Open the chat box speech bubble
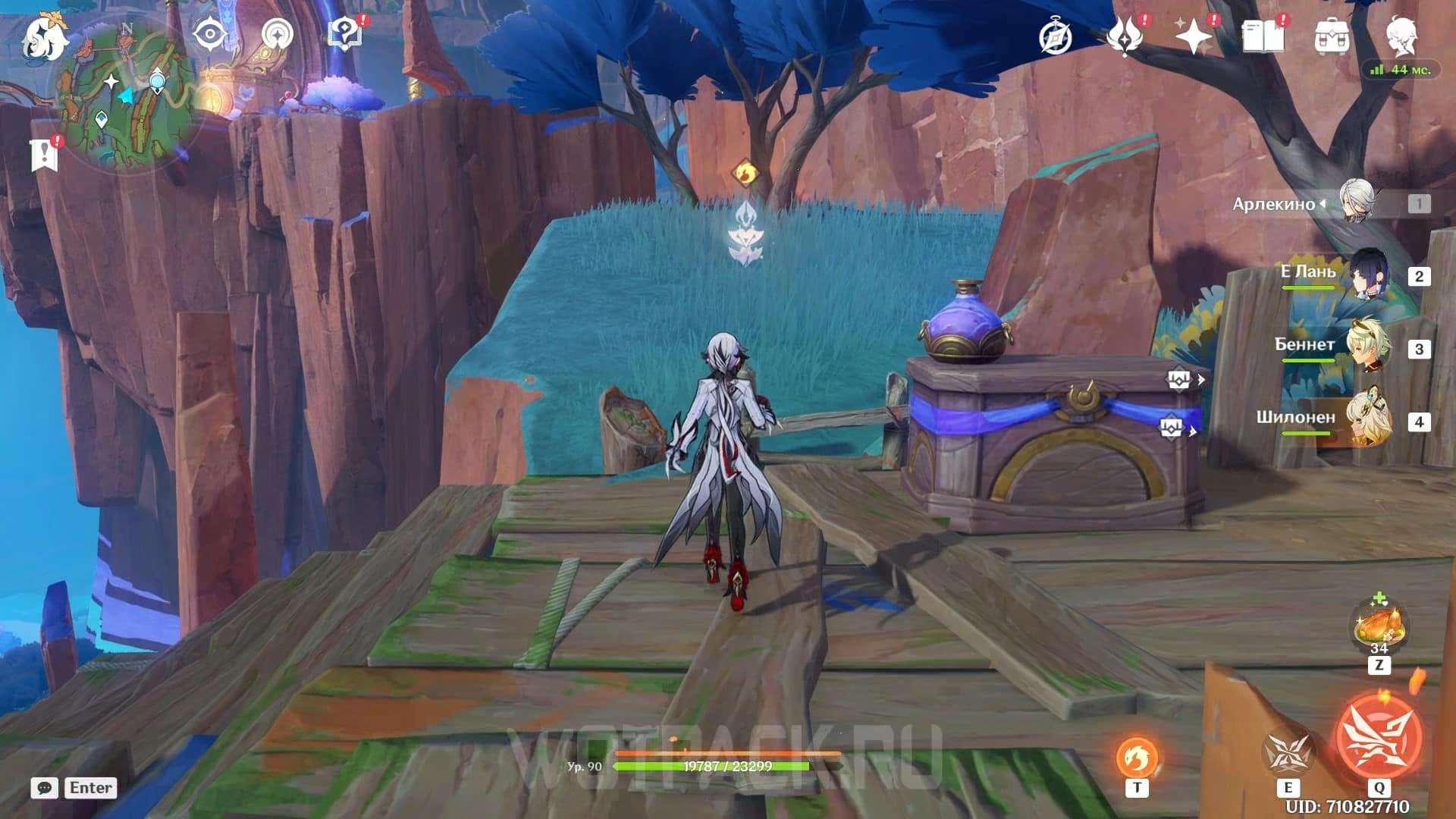 coord(45,788)
